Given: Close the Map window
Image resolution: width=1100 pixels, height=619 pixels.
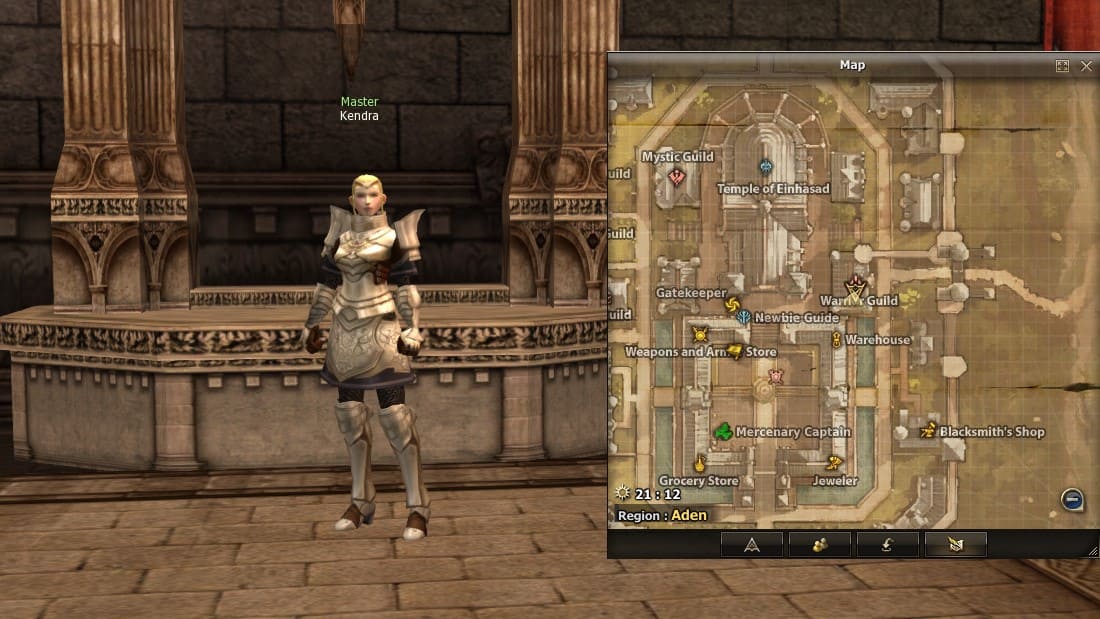Looking at the screenshot, I should [x=1086, y=66].
